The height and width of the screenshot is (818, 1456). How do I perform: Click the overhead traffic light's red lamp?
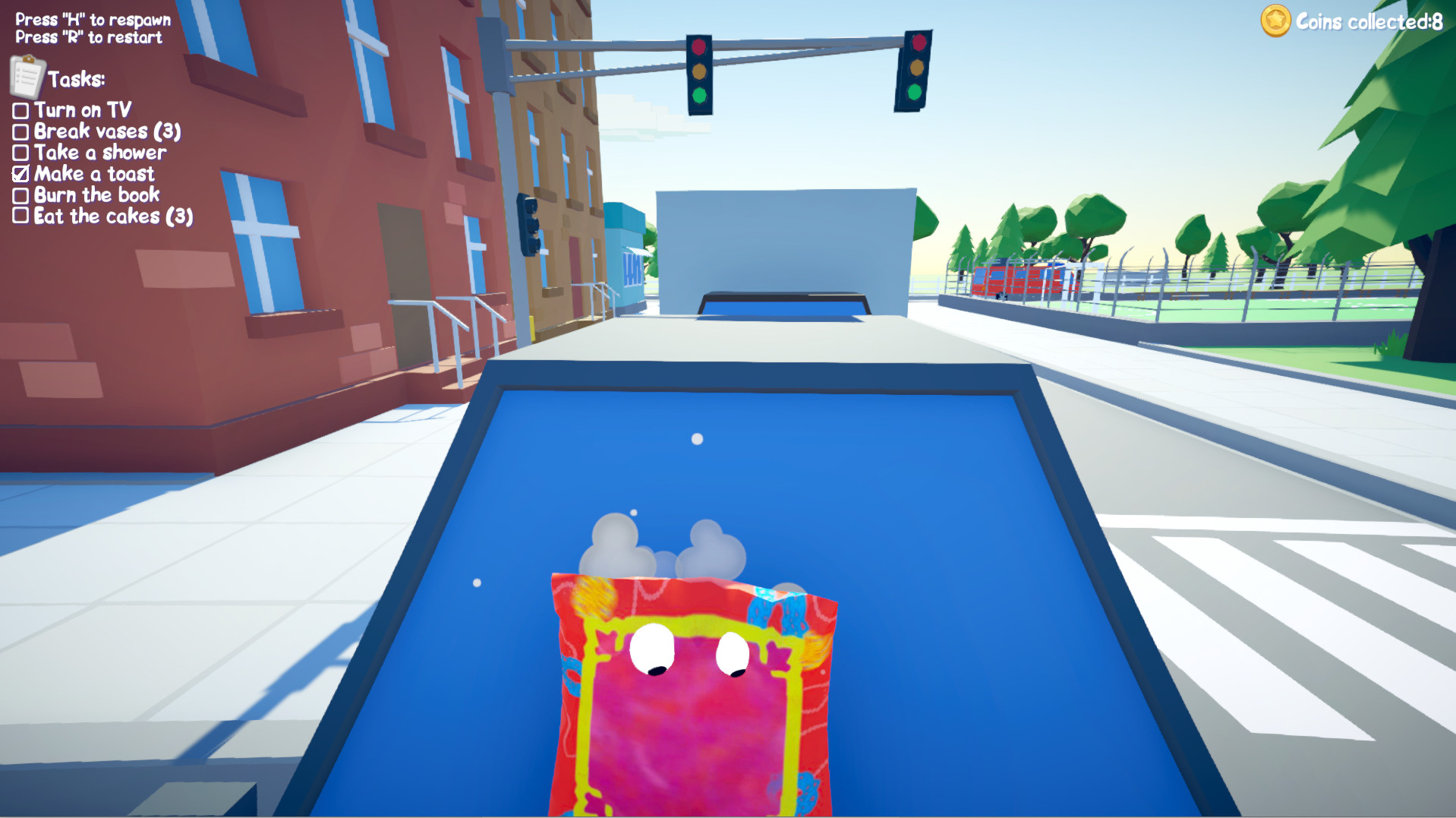click(700, 46)
